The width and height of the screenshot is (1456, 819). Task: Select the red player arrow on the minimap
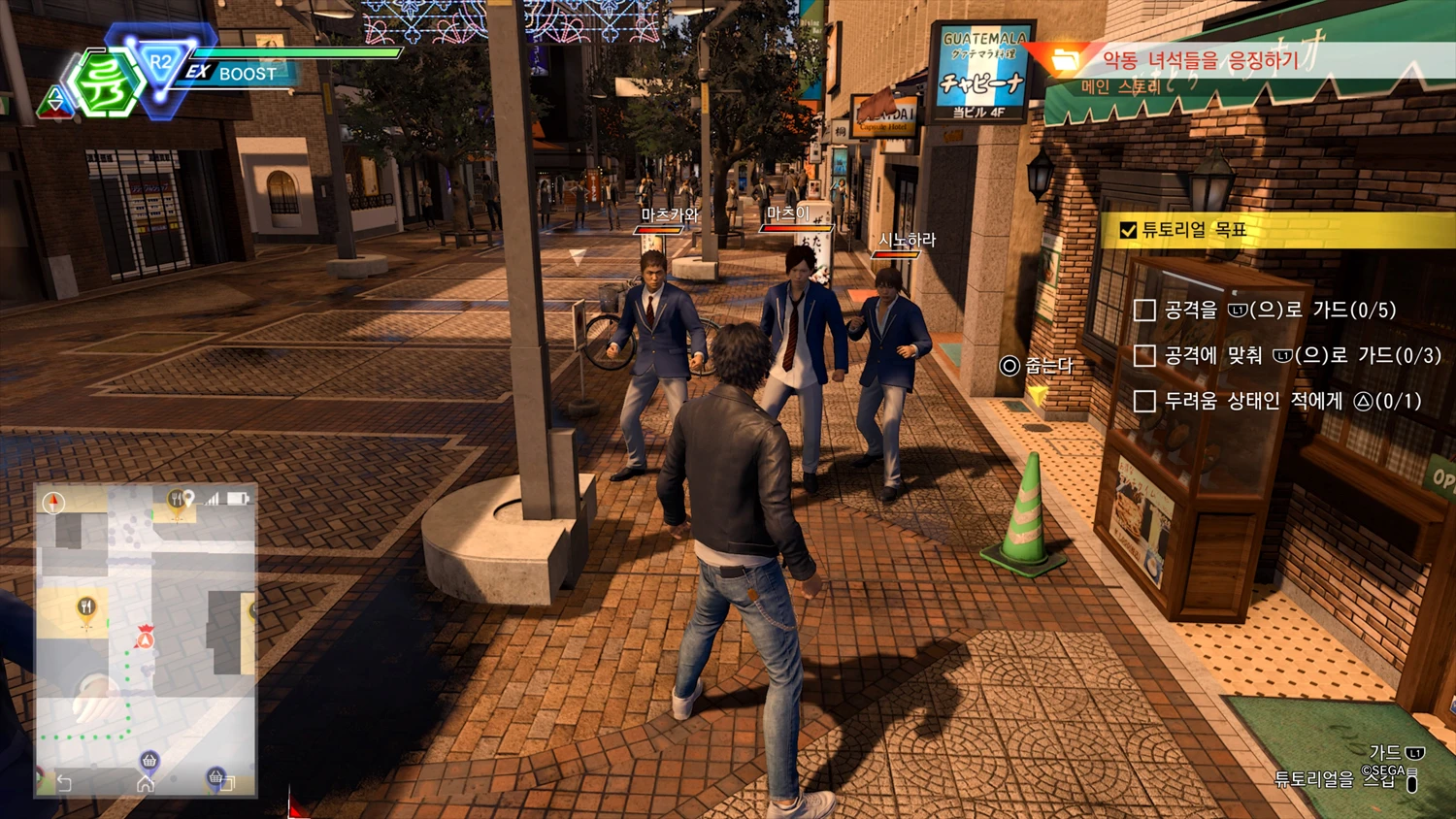tap(146, 639)
